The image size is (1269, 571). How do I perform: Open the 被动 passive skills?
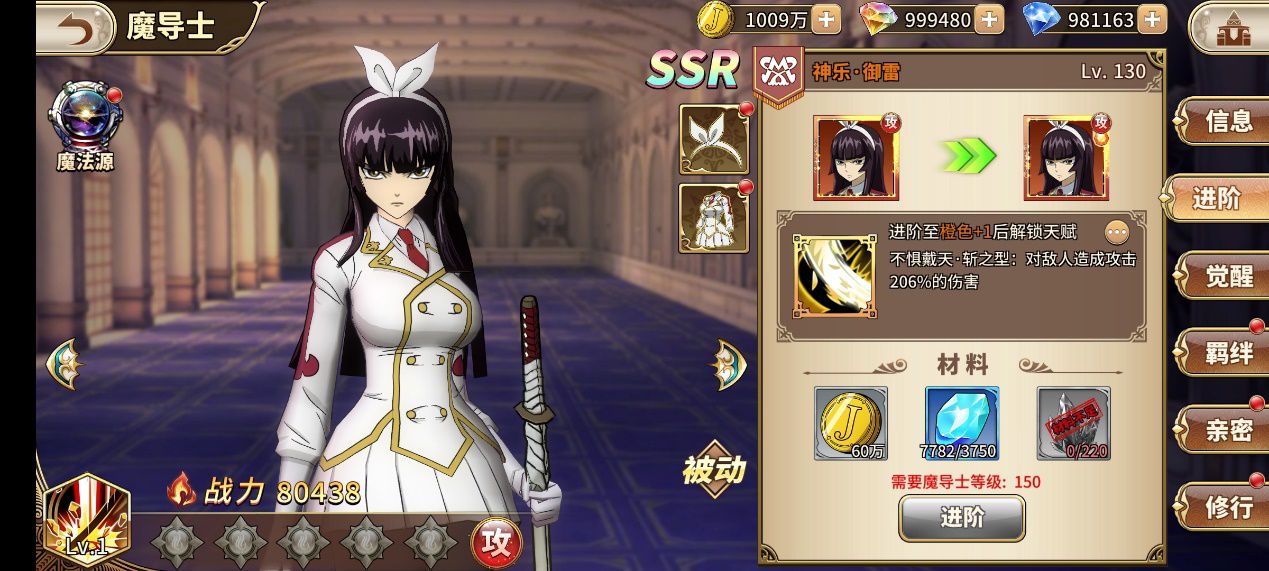(714, 469)
